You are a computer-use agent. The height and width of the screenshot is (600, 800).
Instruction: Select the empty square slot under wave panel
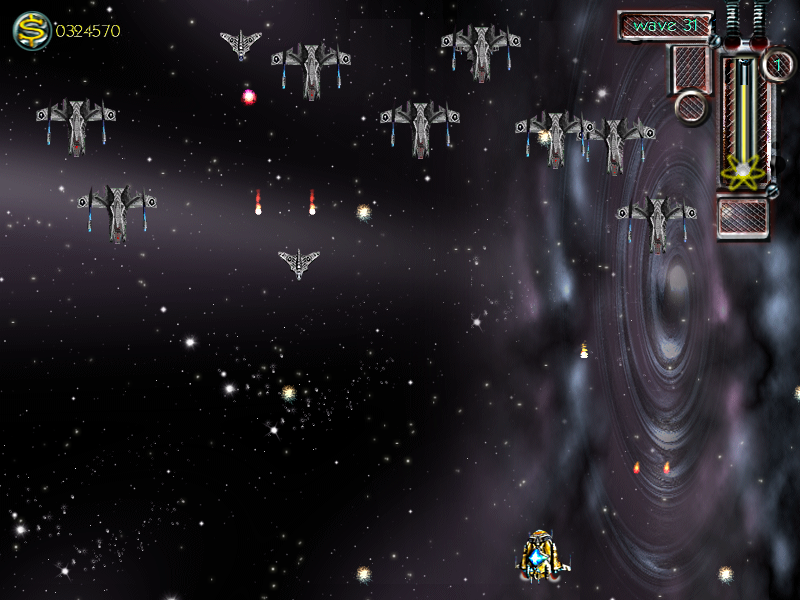(691, 69)
